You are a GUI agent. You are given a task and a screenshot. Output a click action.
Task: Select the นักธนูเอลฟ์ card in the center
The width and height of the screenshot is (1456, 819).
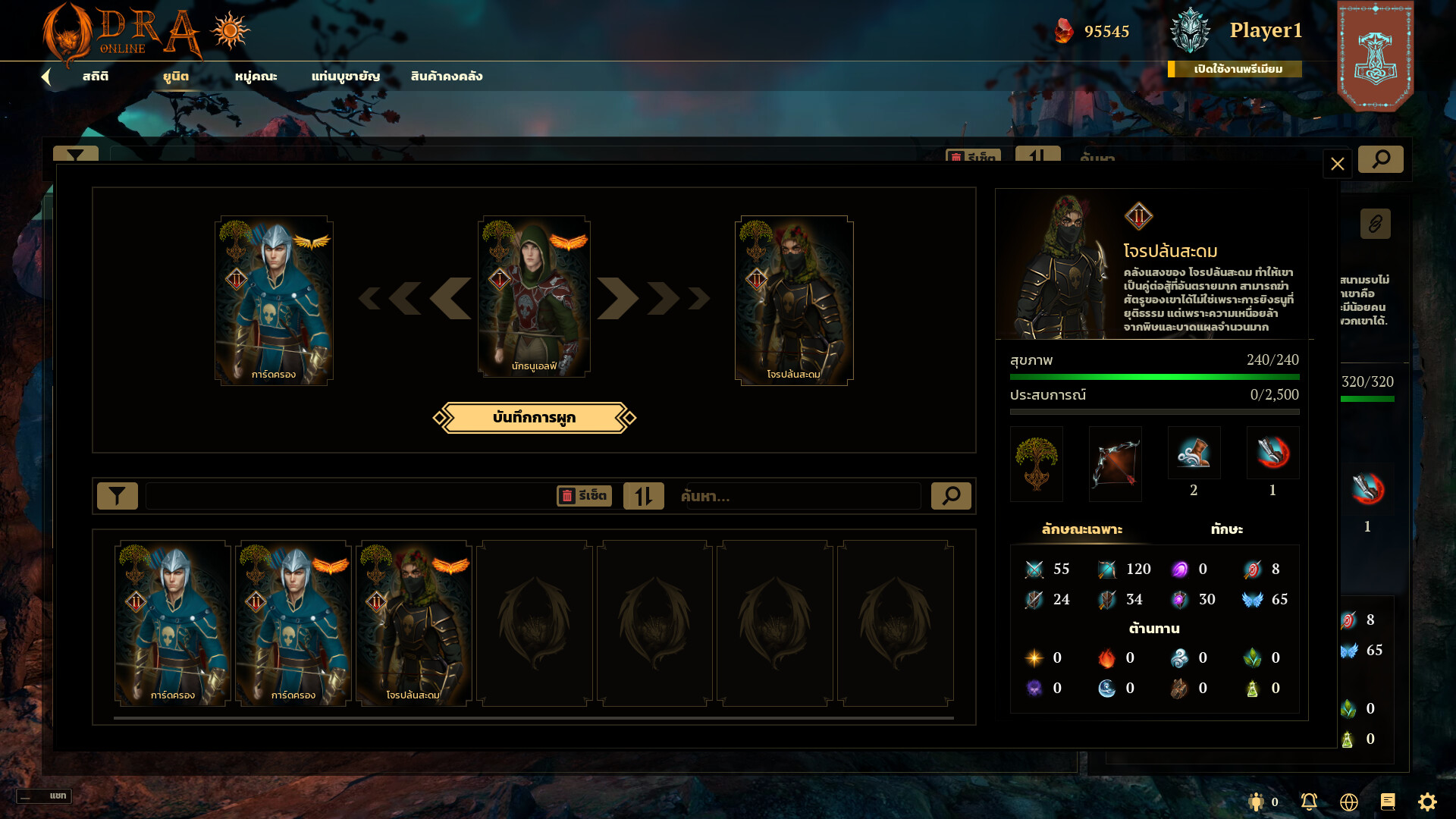(534, 297)
